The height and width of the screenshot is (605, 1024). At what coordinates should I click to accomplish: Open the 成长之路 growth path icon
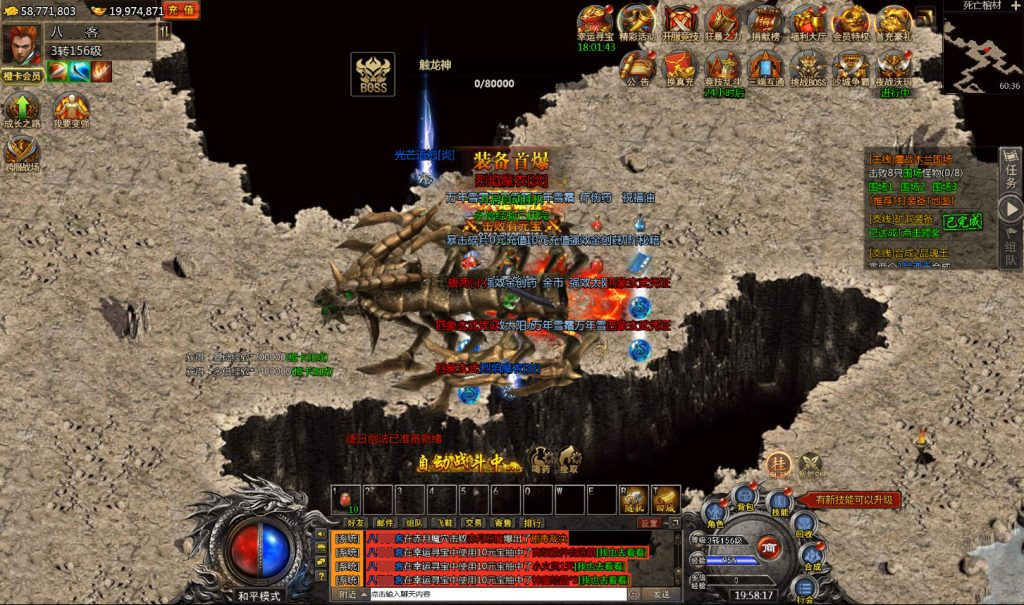coord(21,109)
